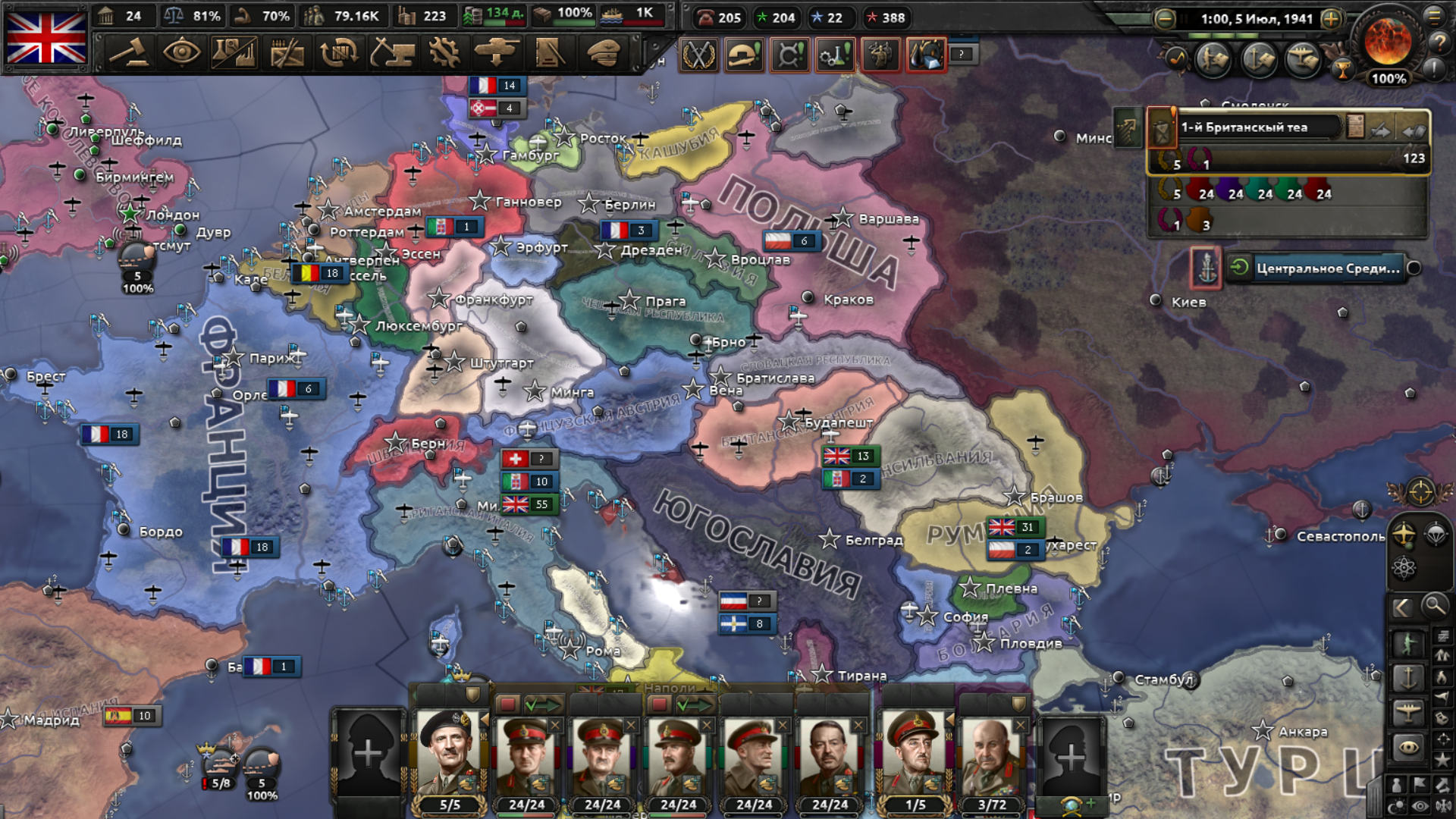This screenshot has width=1456, height=819.
Task: Decrease game speed with the minus button
Action: pyautogui.click(x=1165, y=19)
